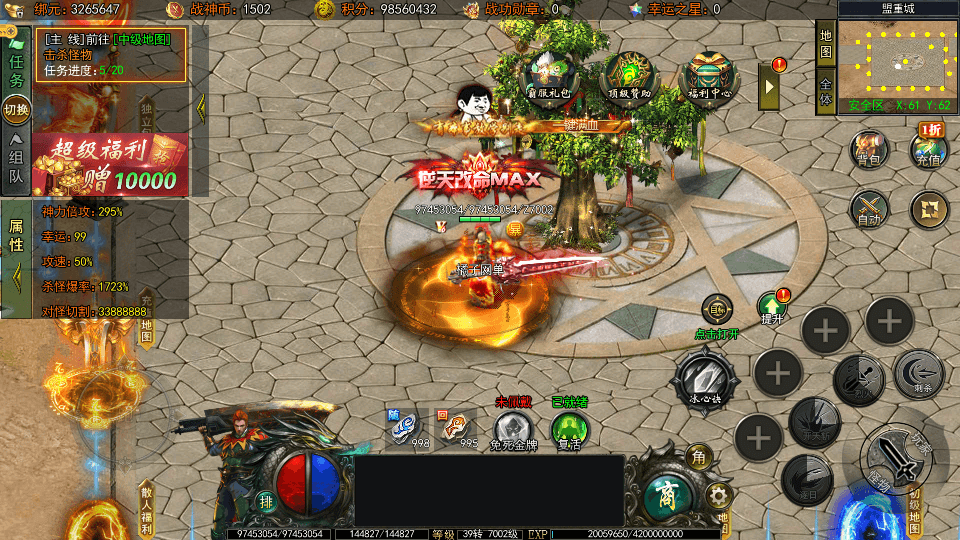Use the 复活 revive item
The image size is (960, 540).
click(569, 430)
